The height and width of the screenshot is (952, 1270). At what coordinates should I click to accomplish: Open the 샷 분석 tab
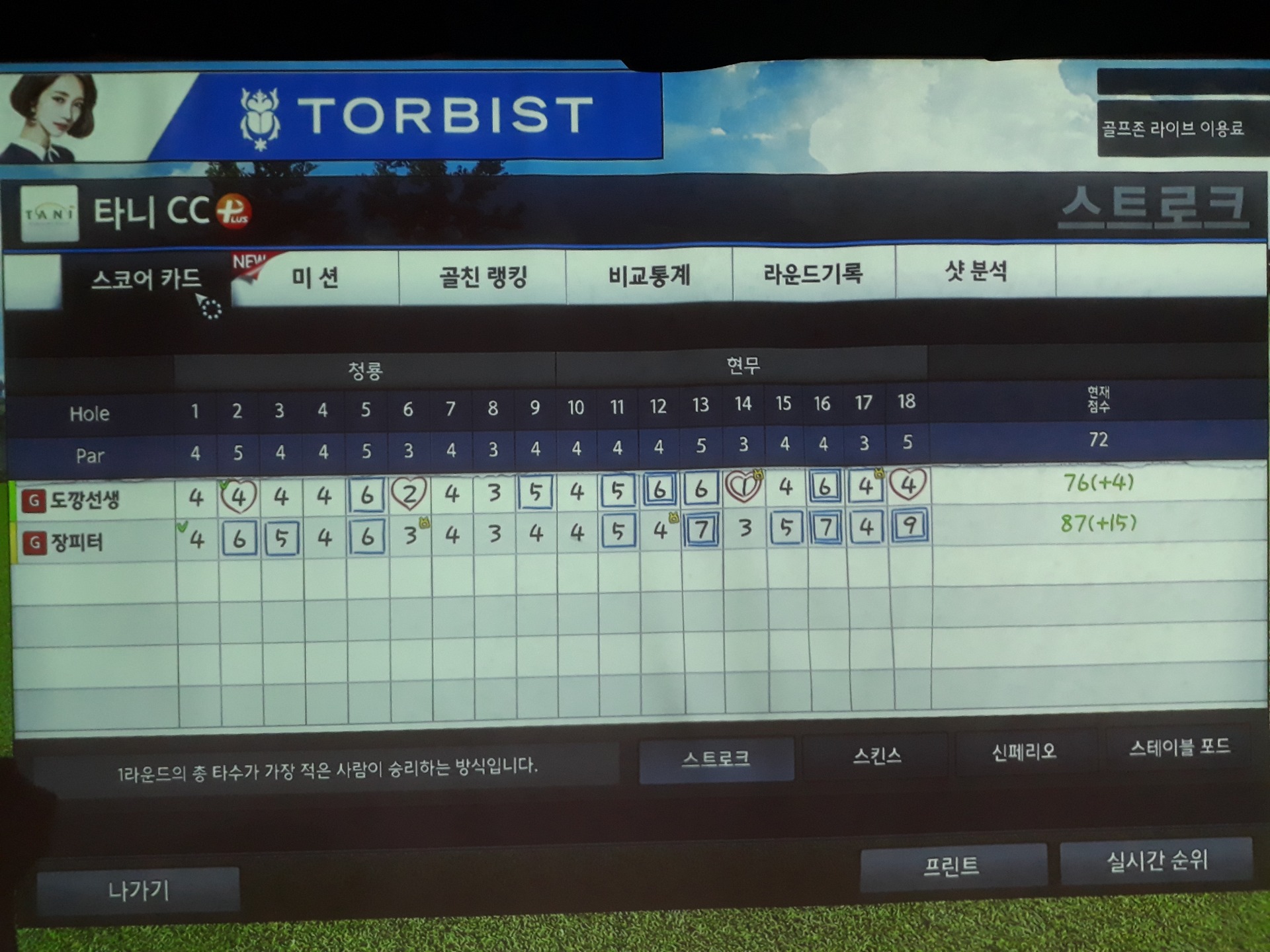976,271
